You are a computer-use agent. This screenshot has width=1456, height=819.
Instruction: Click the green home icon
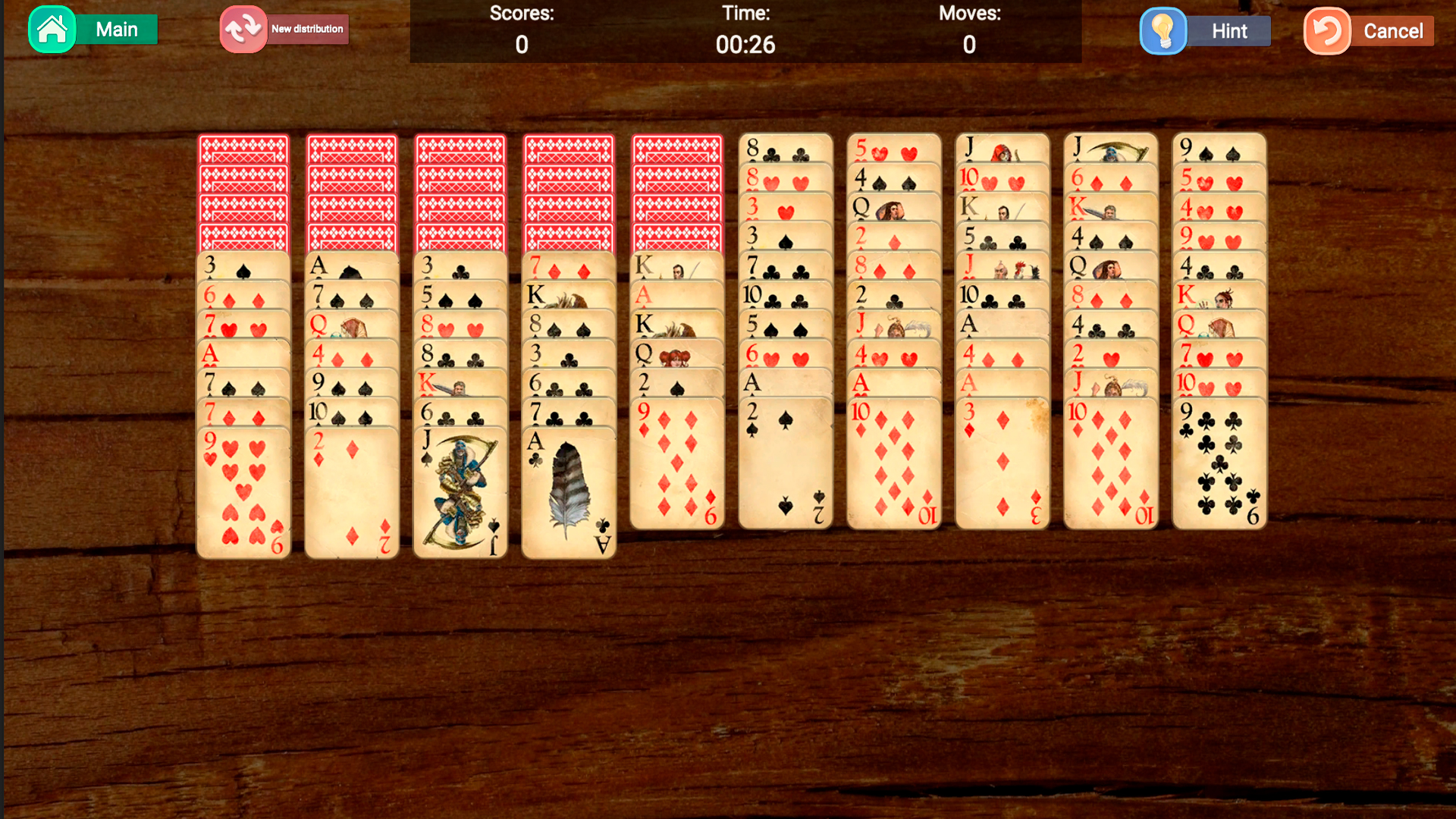52,29
